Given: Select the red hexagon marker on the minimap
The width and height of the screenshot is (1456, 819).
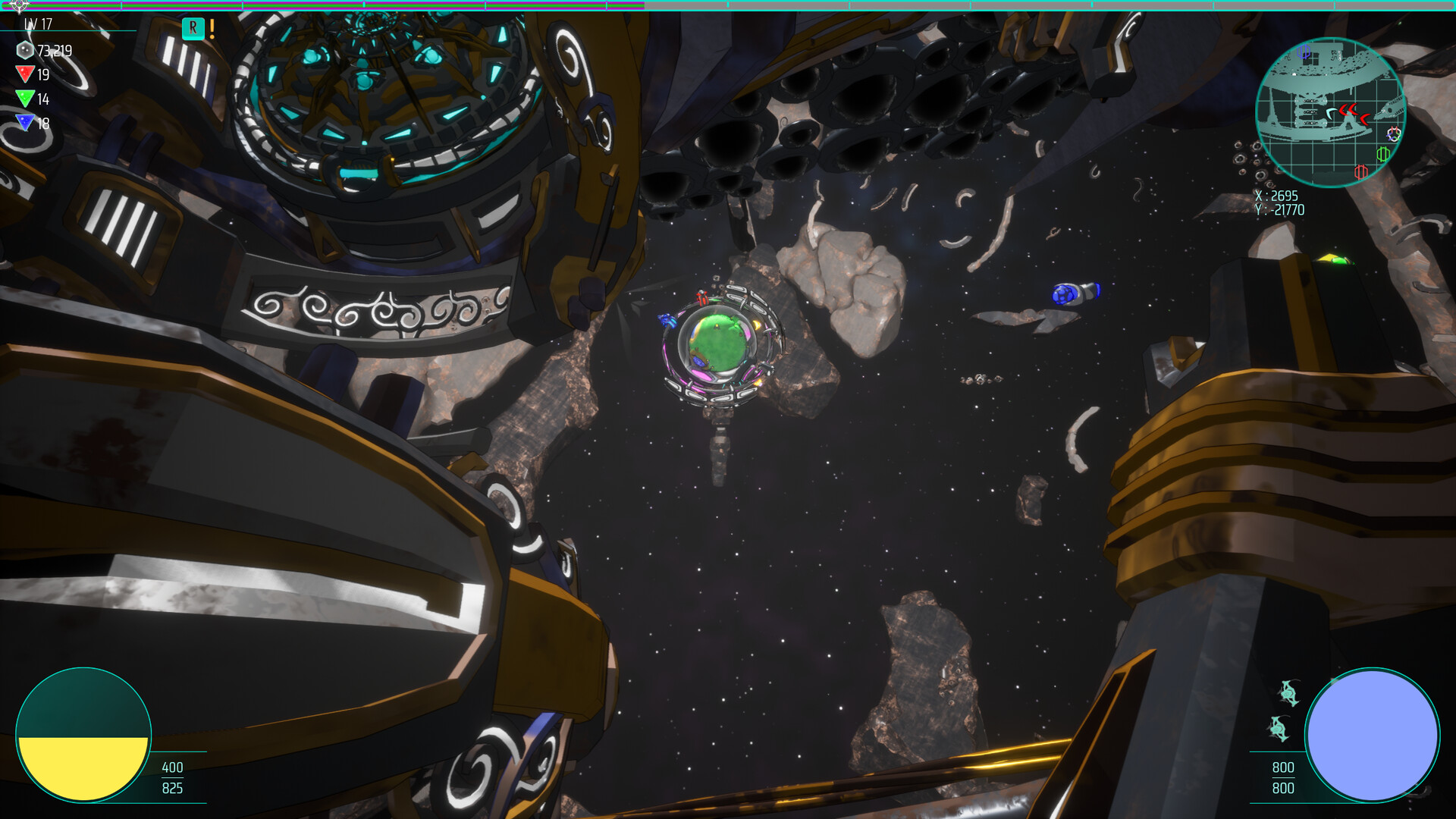Looking at the screenshot, I should coord(1361,172).
